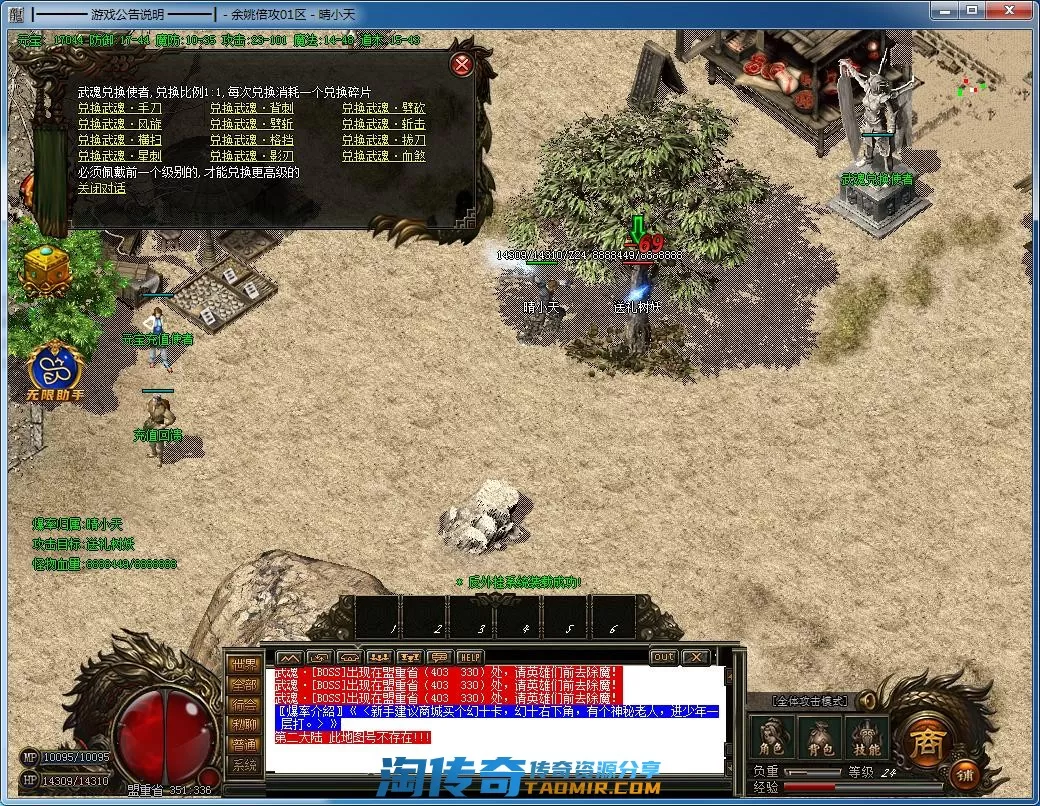Choose the 兑换武魂·血煞 option
This screenshot has height=806, width=1040.
383,156
